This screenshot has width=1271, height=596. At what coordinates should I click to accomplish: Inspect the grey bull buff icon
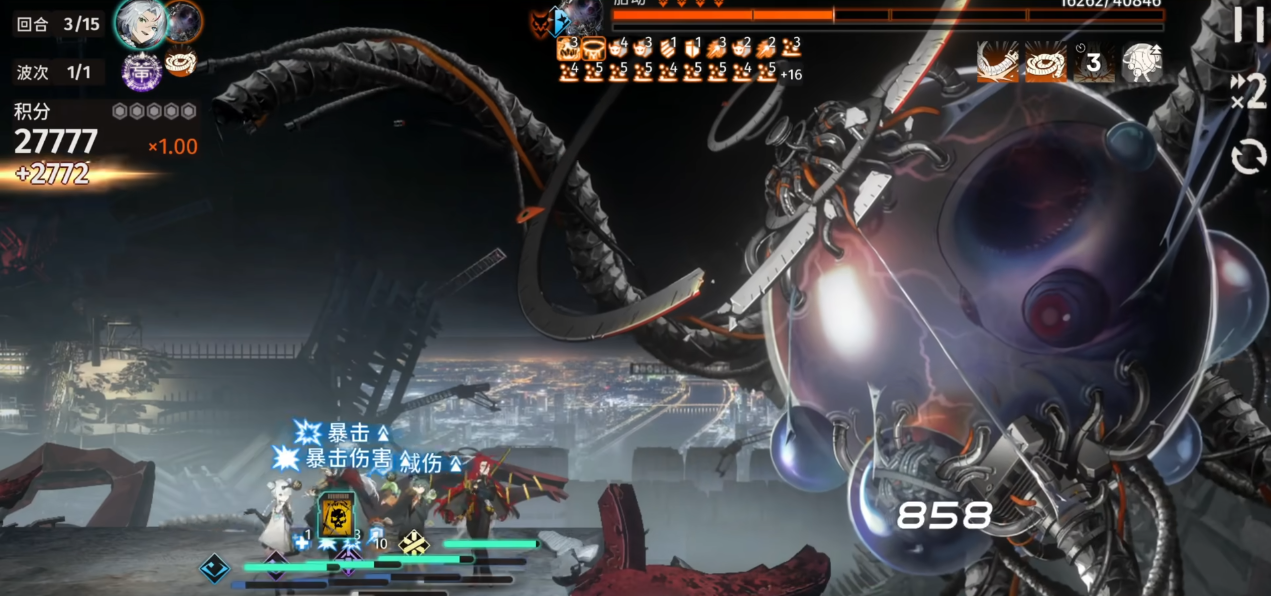(x=1141, y=62)
